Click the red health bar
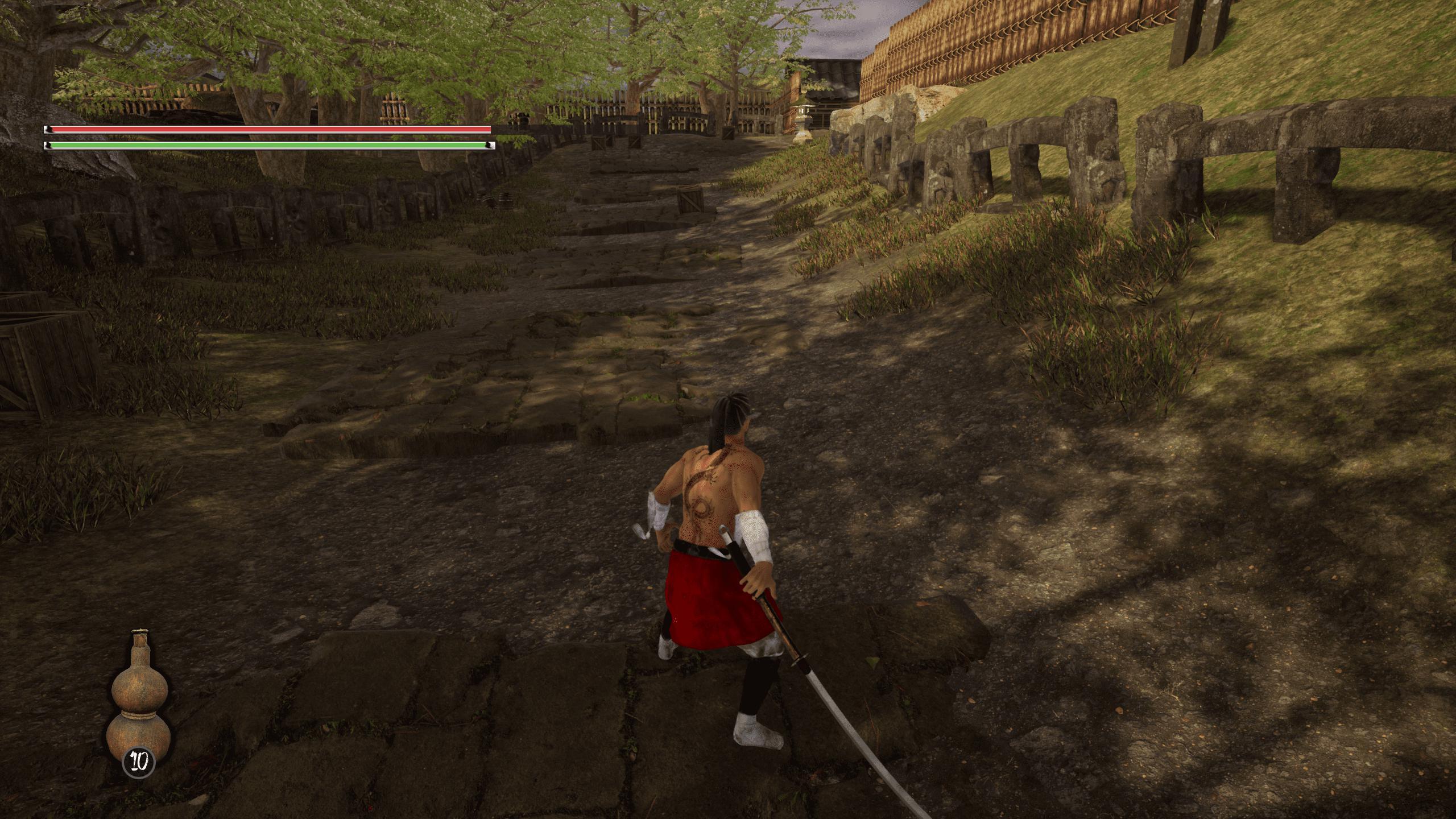 267,130
